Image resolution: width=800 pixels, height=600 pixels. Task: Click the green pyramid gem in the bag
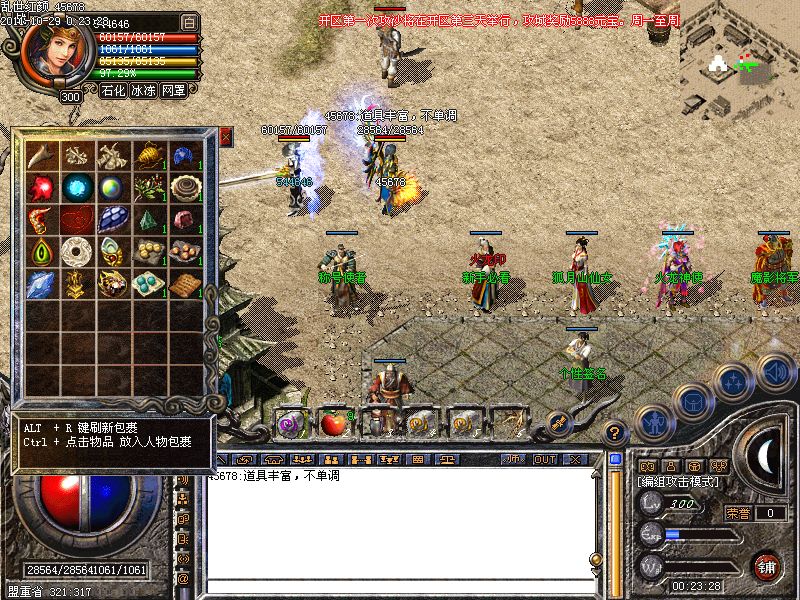coord(148,219)
